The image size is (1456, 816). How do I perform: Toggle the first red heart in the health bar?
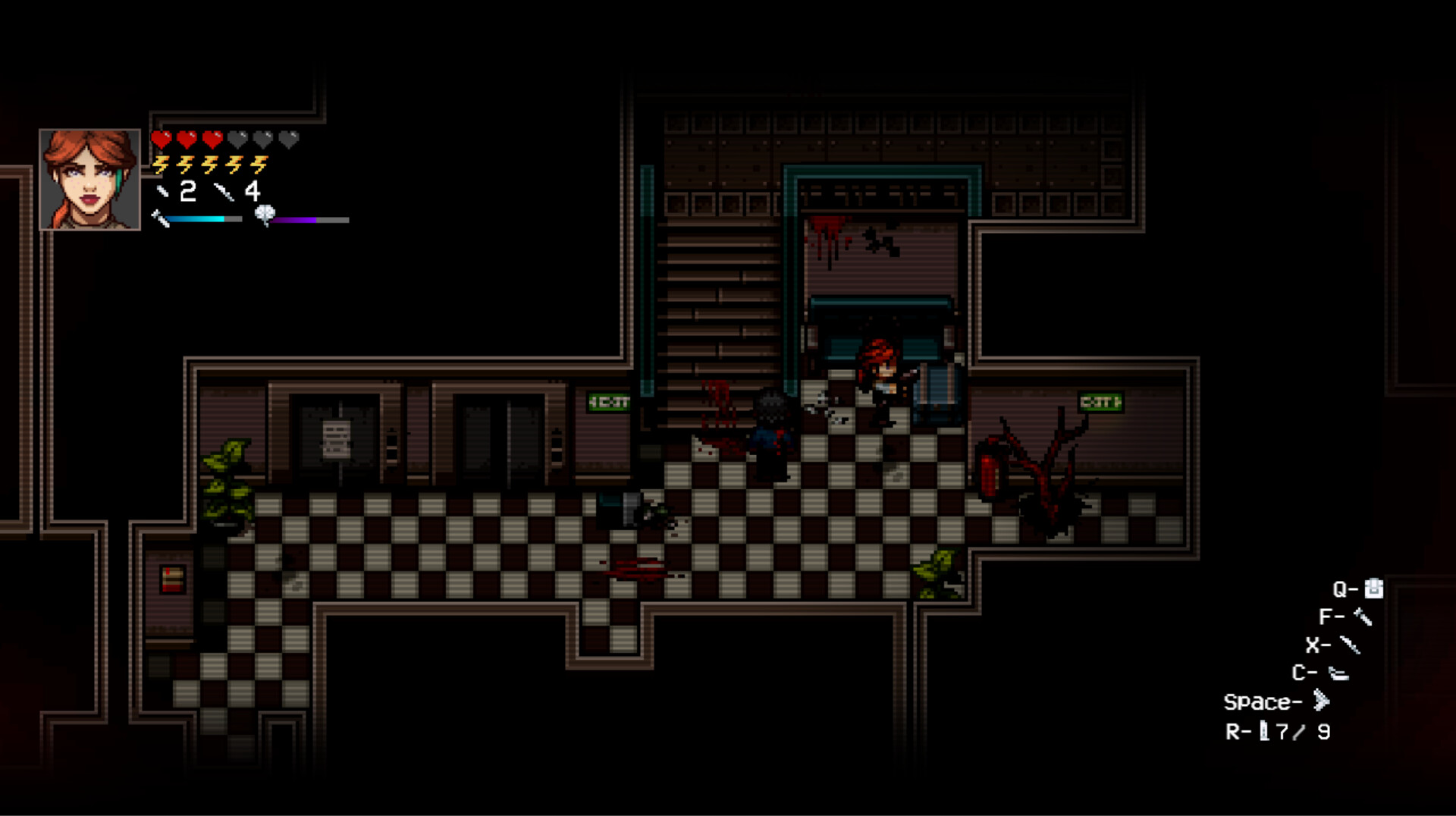[162, 140]
